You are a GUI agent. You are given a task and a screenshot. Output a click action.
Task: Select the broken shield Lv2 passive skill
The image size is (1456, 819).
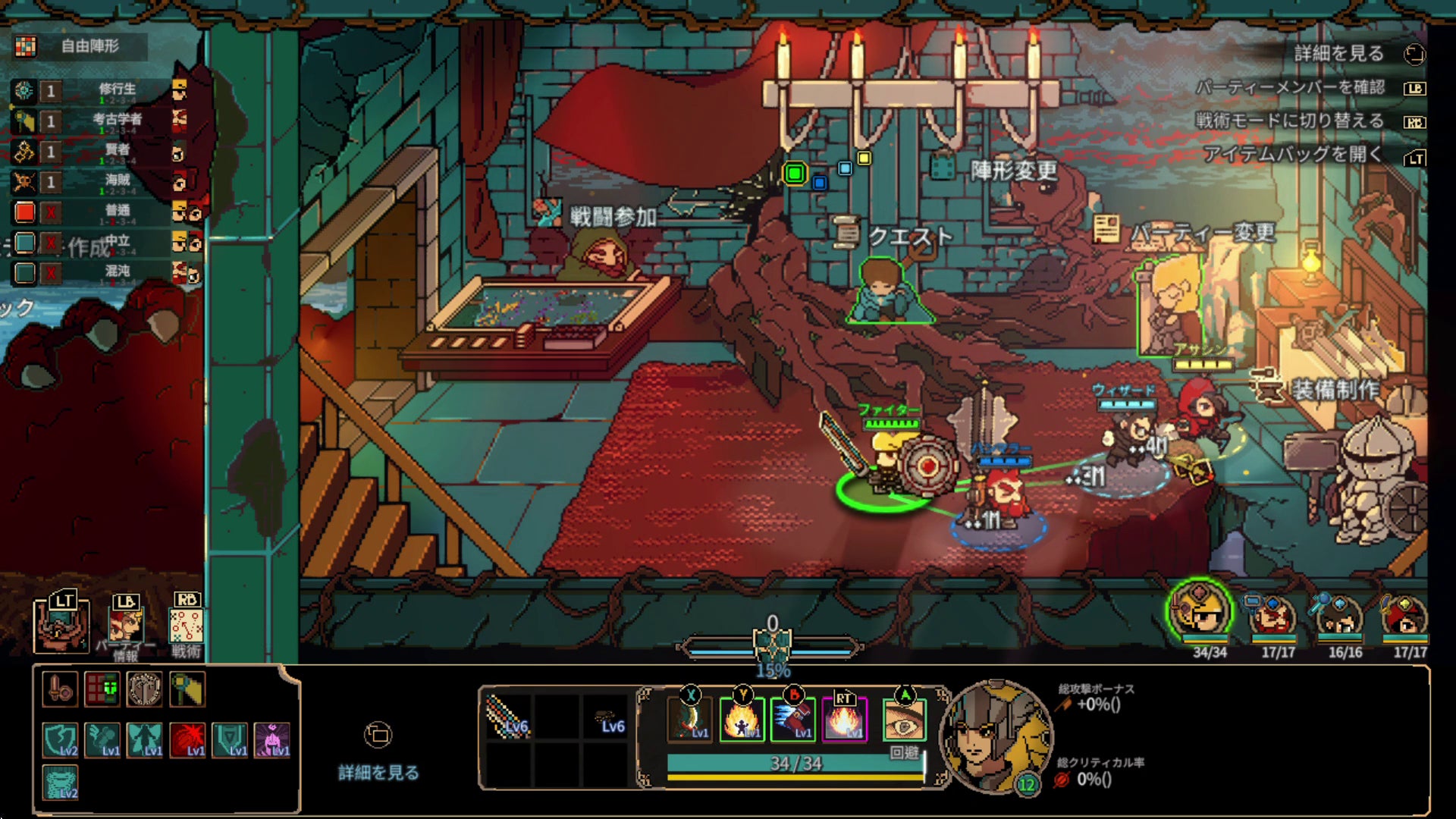(x=60, y=739)
